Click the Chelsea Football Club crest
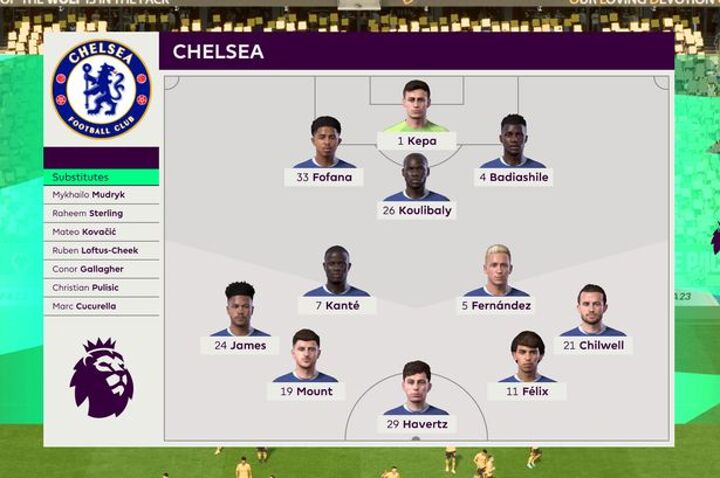720x478 pixels. point(101,89)
